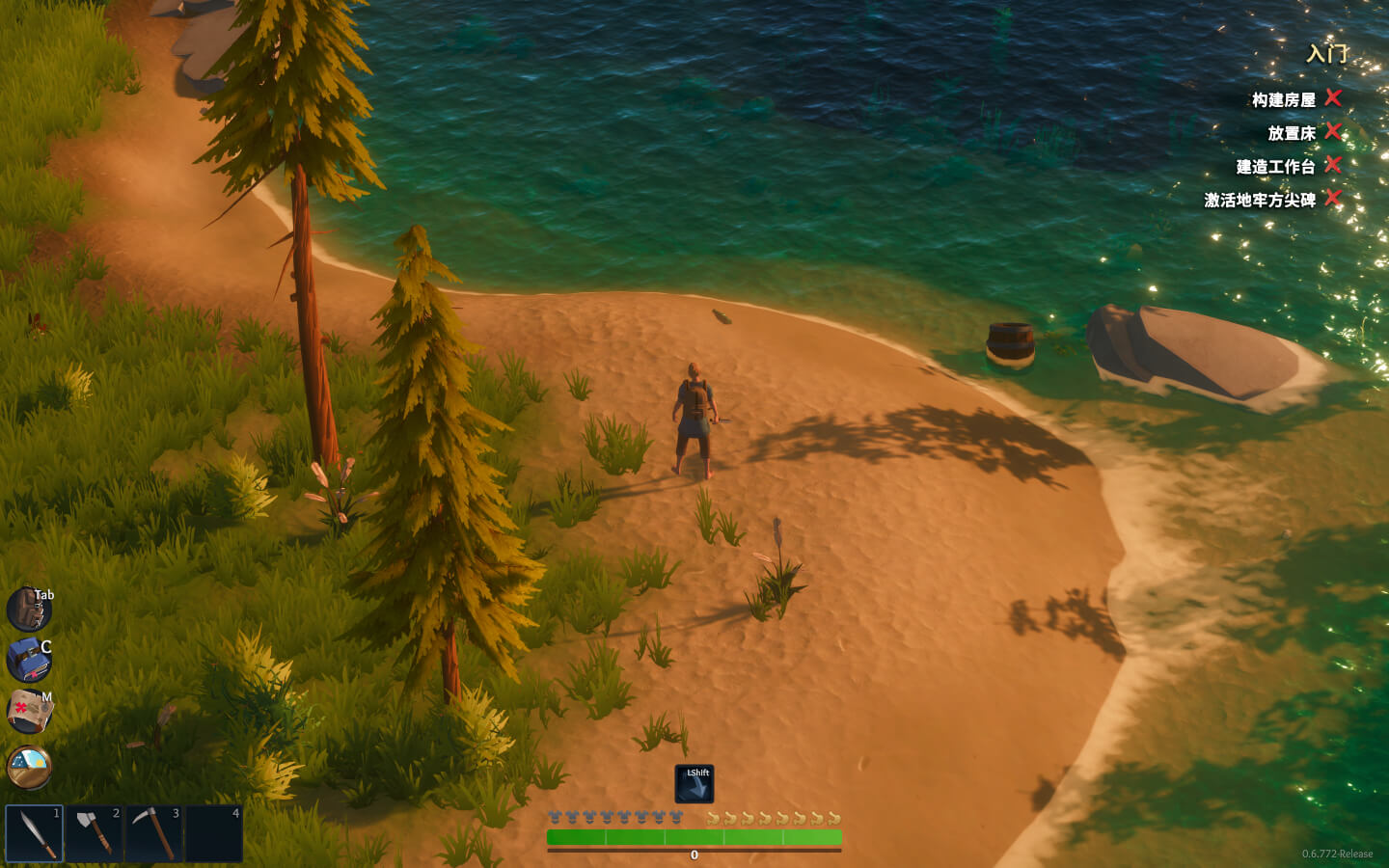Open the backpack inventory icon
The width and height of the screenshot is (1389, 868).
click(x=27, y=610)
